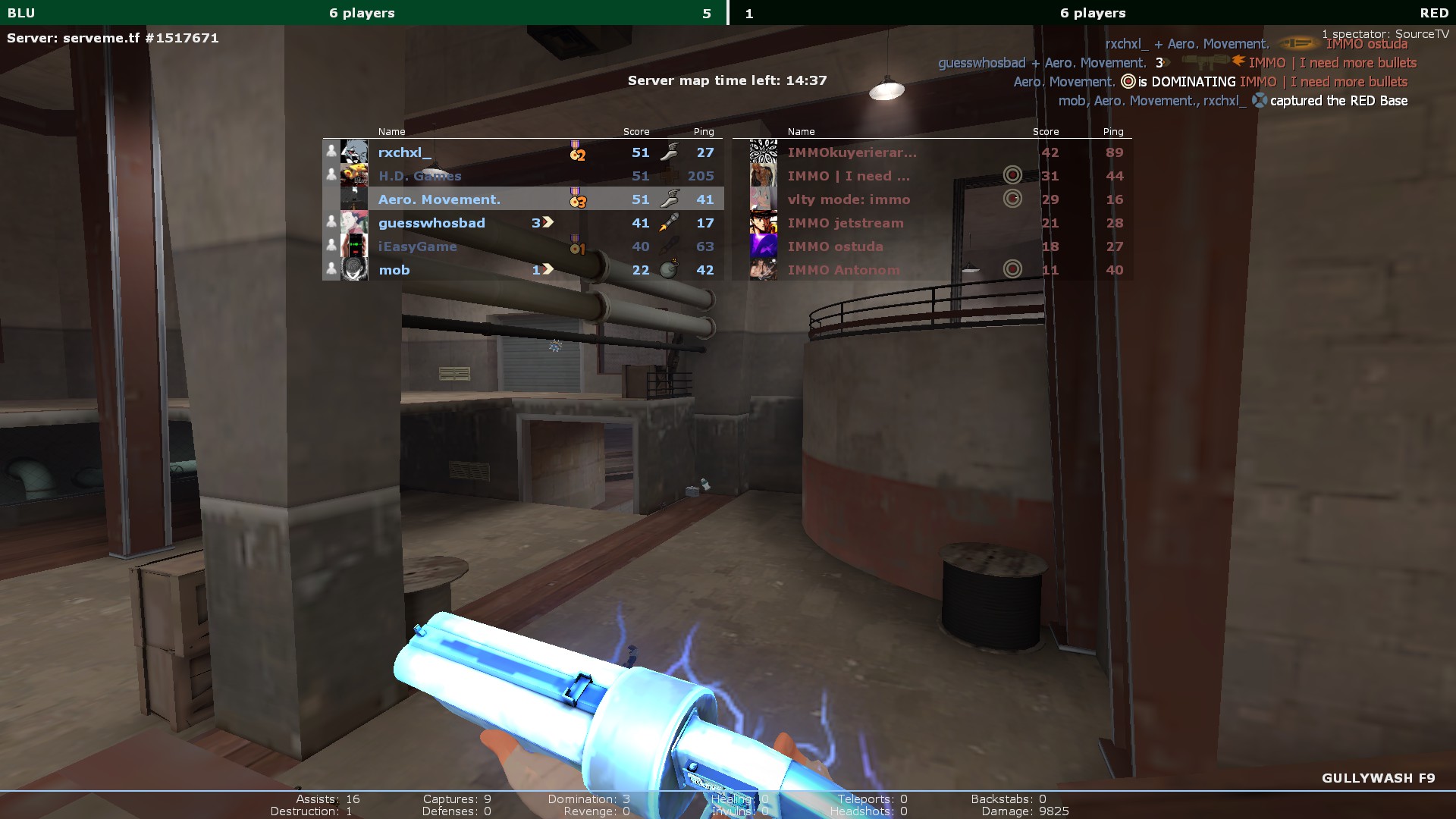
Task: Click the RED team header bar
Action: click(1092, 13)
